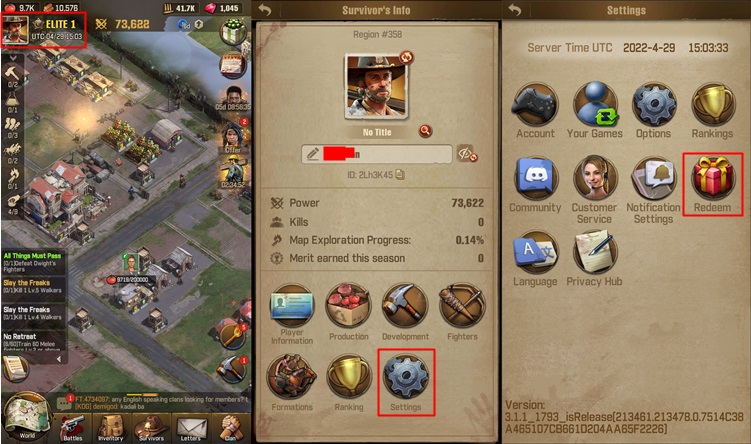Go back from Survivor's Info
751x444 pixels.
tap(264, 10)
